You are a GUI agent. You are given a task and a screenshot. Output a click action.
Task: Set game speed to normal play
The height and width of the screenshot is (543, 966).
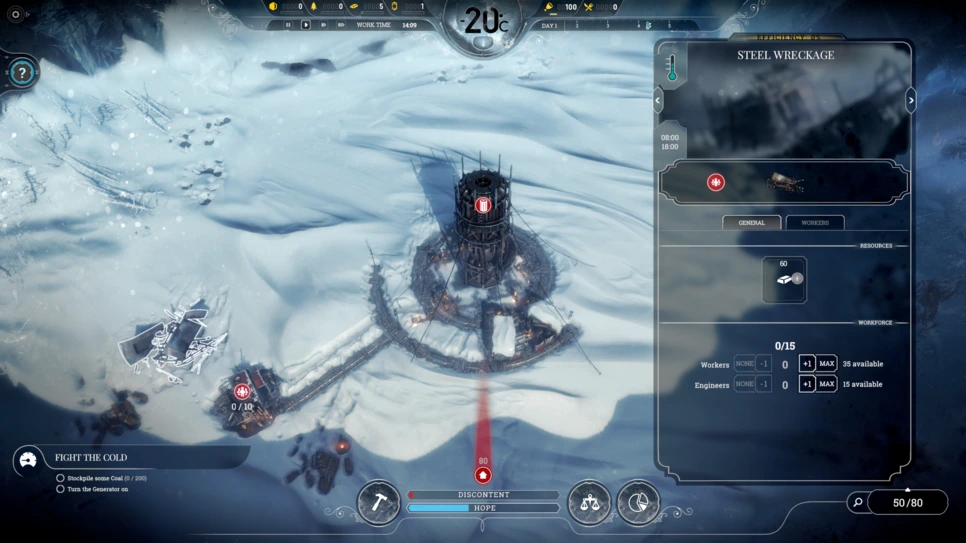click(306, 25)
